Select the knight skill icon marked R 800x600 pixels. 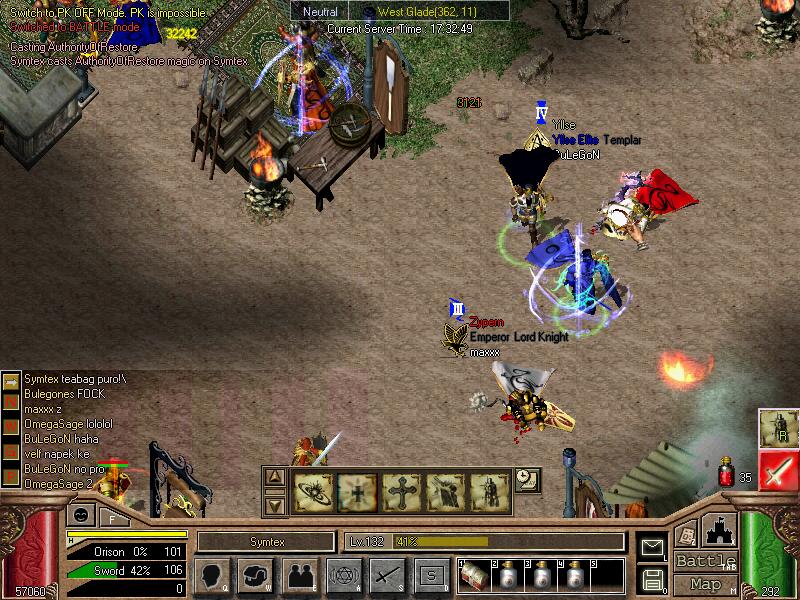tap(777, 428)
